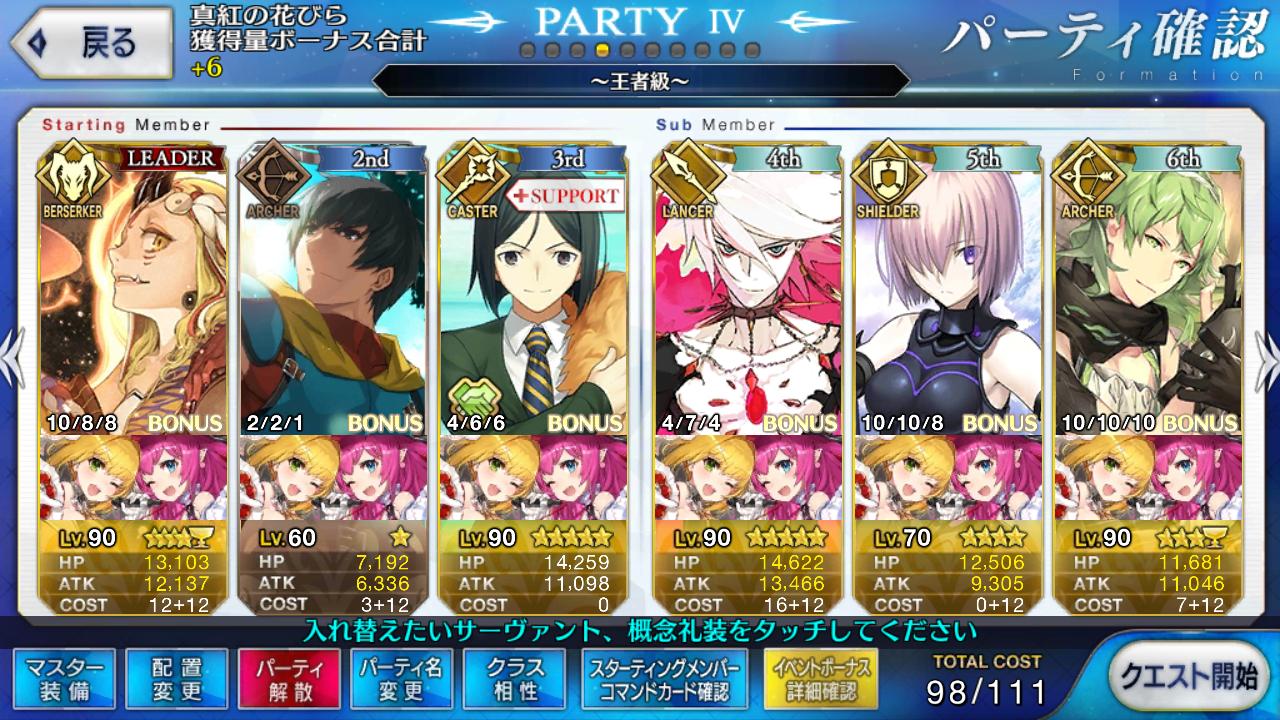Rename party via パーティ名変更
The height and width of the screenshot is (720, 1280).
click(402, 680)
